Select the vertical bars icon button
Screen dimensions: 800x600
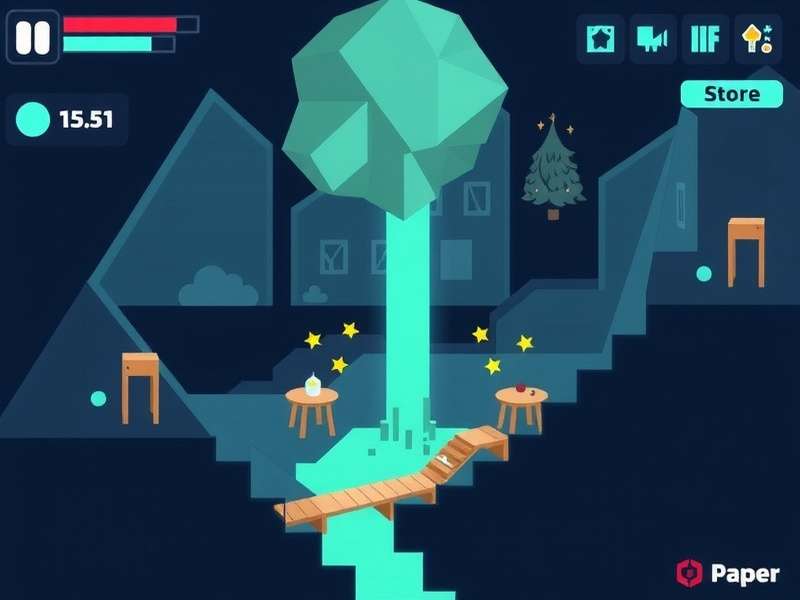[x=706, y=39]
